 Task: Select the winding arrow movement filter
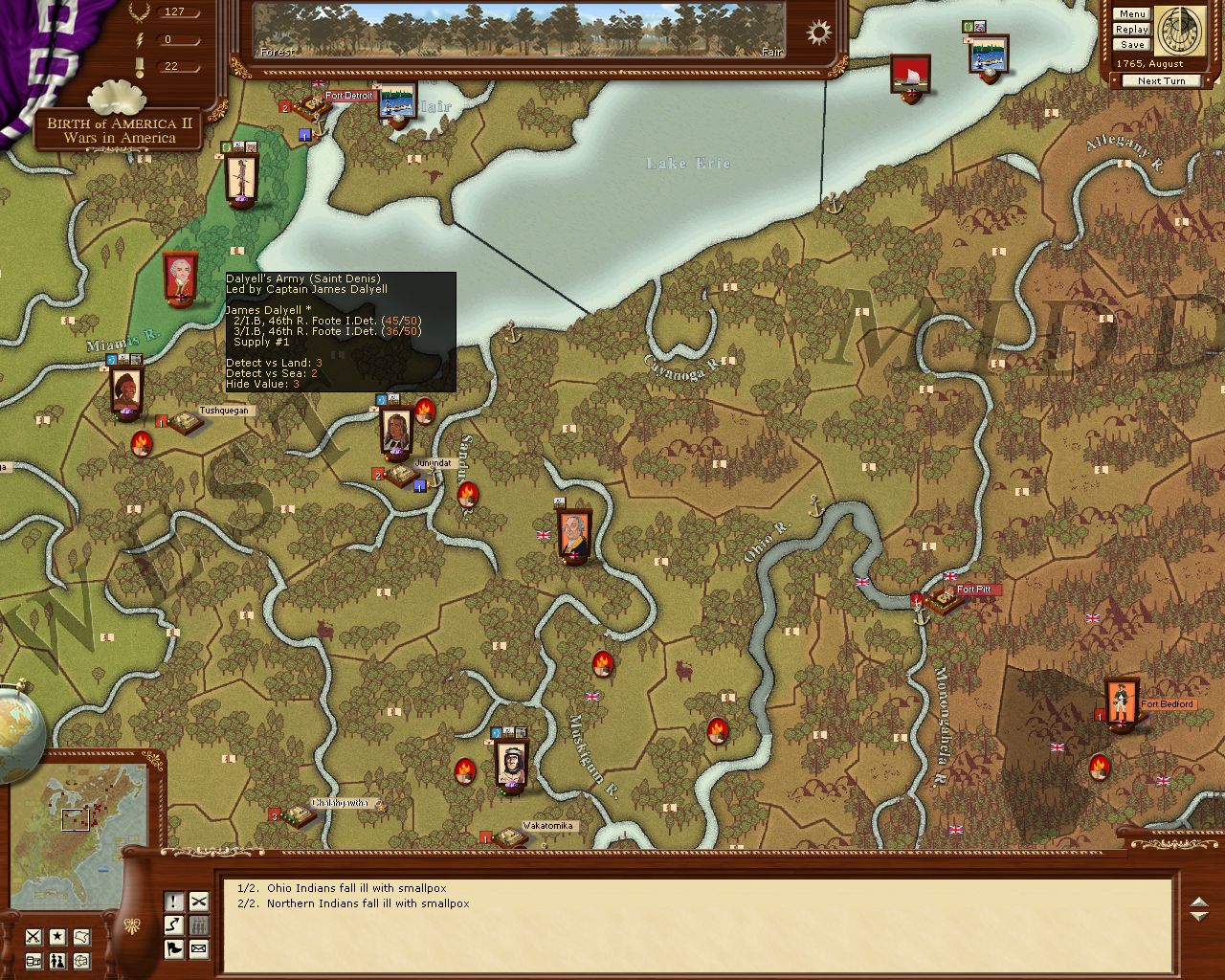point(174,925)
